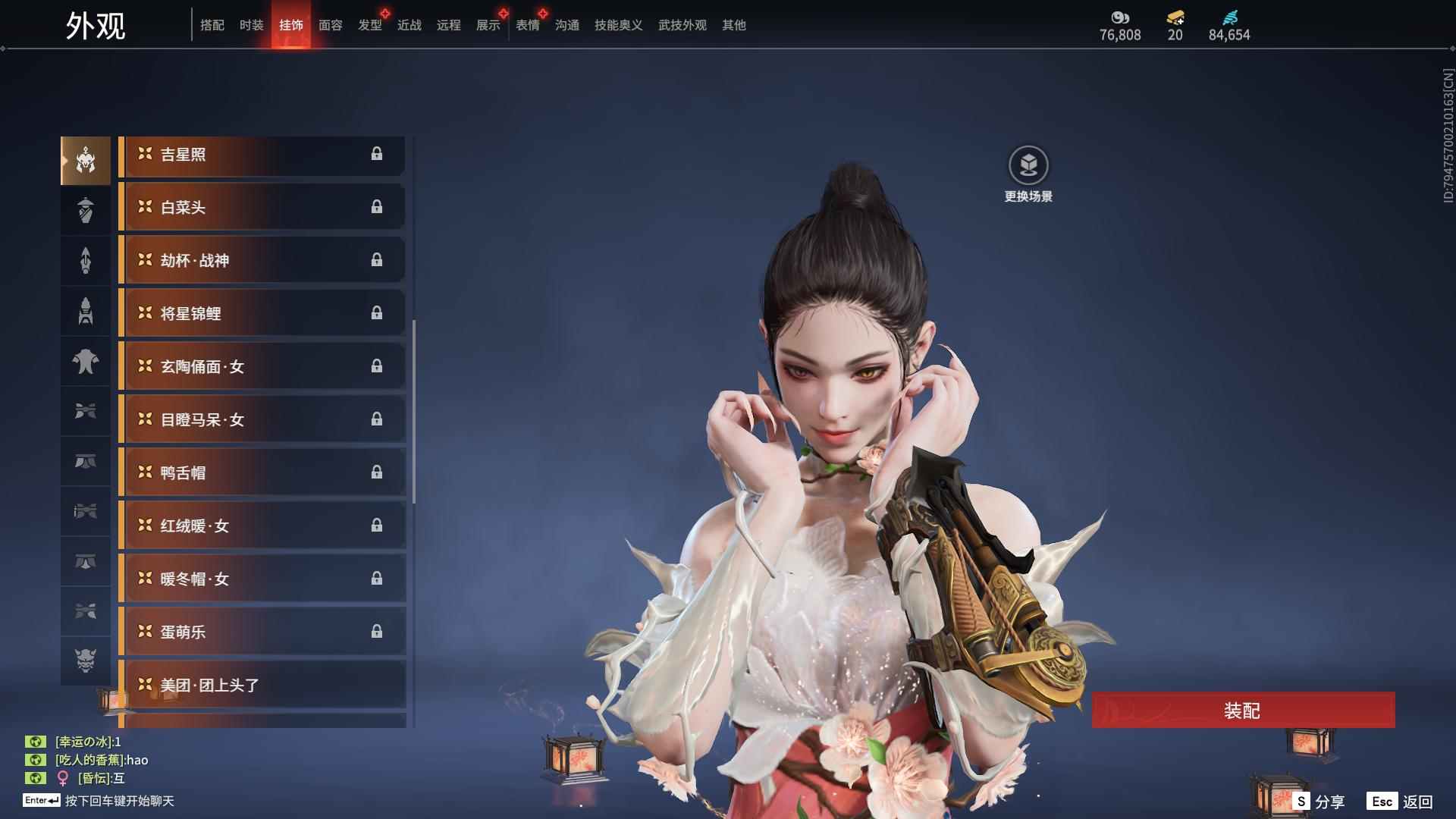Click the 装配 equip button
Image resolution: width=1456 pixels, height=819 pixels.
pos(1244,711)
